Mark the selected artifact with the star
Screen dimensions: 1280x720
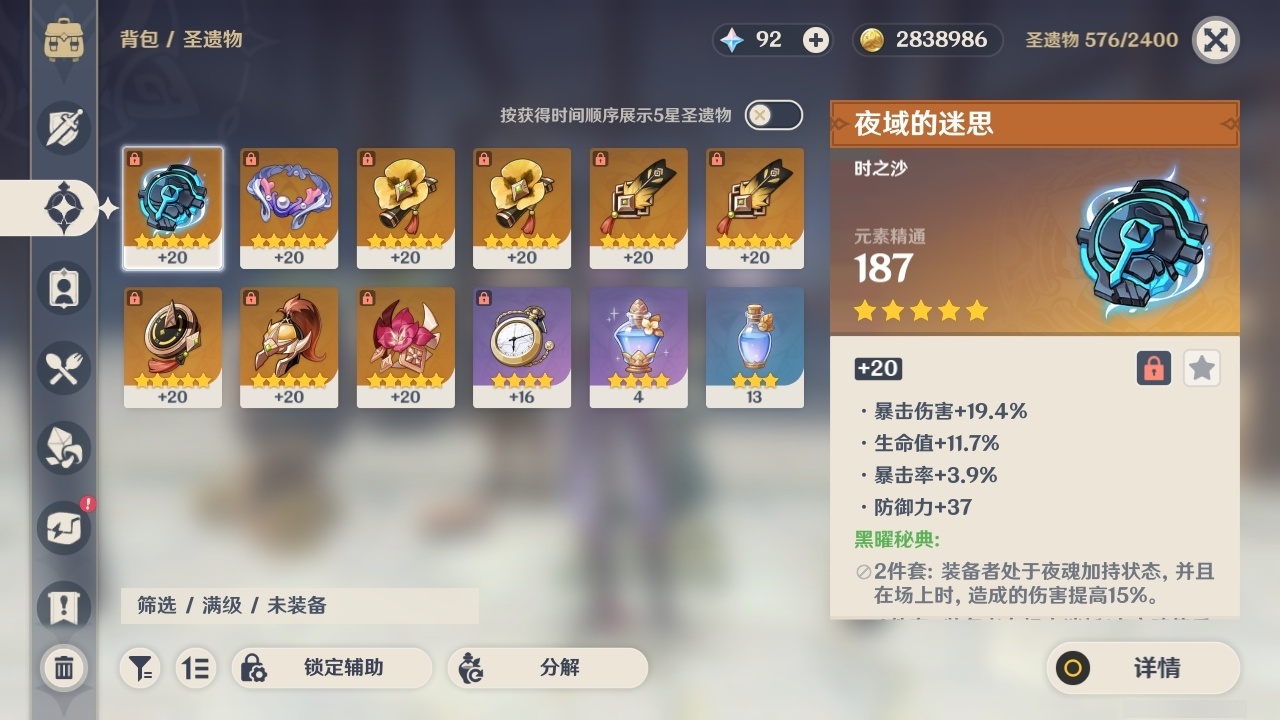pyautogui.click(x=1201, y=368)
